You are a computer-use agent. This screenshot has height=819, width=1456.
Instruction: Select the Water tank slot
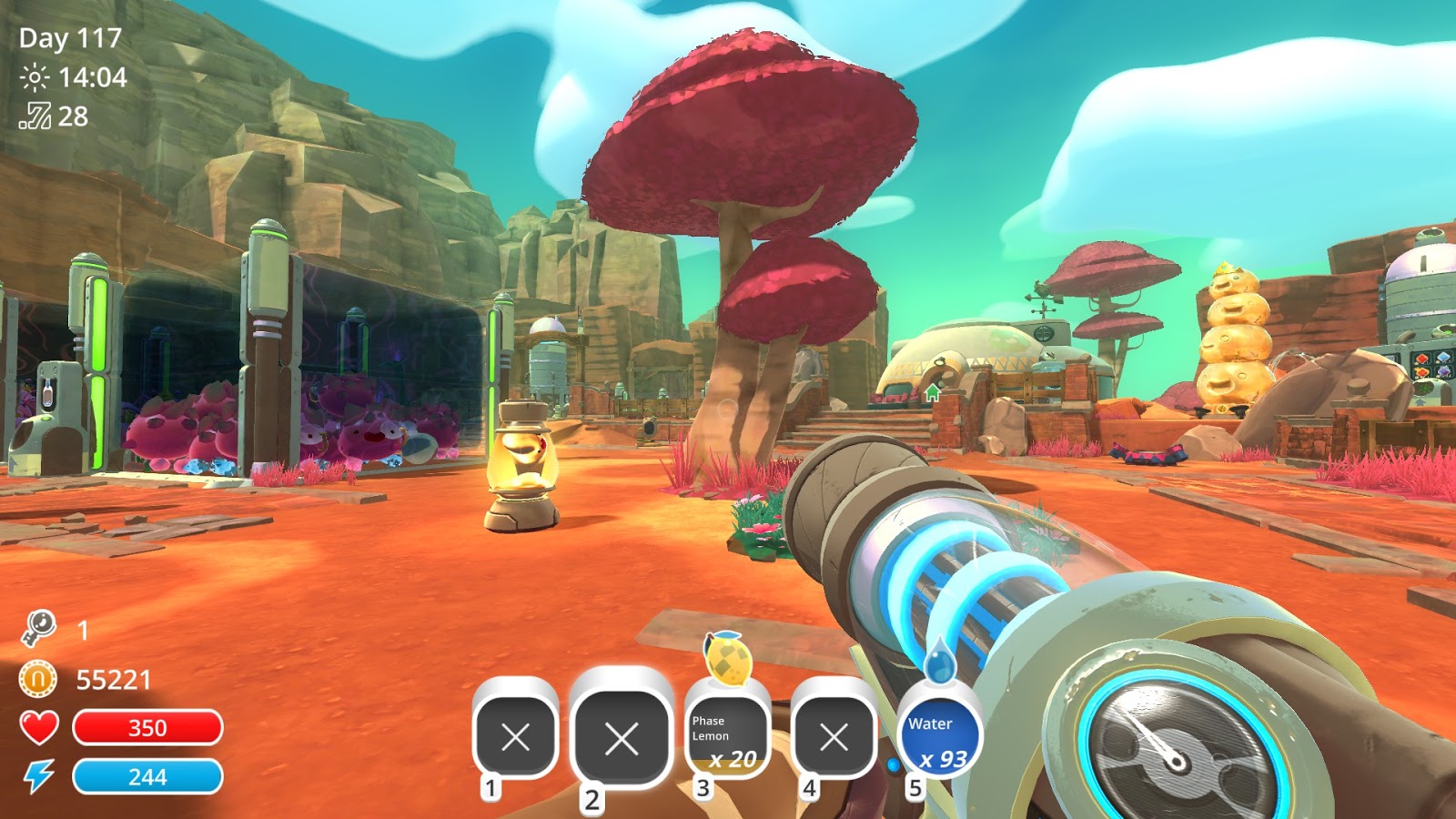pos(939,737)
